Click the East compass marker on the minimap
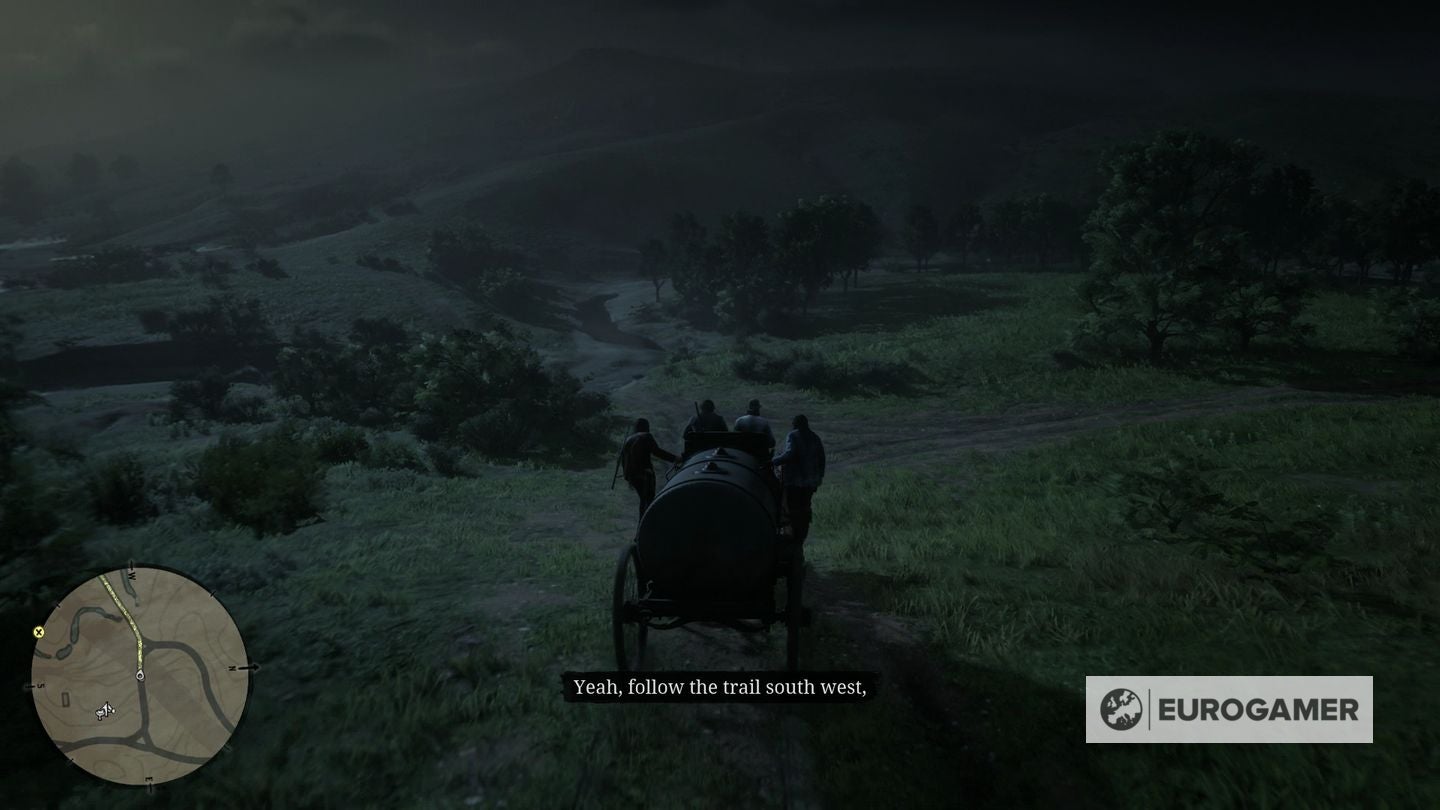 point(150,779)
